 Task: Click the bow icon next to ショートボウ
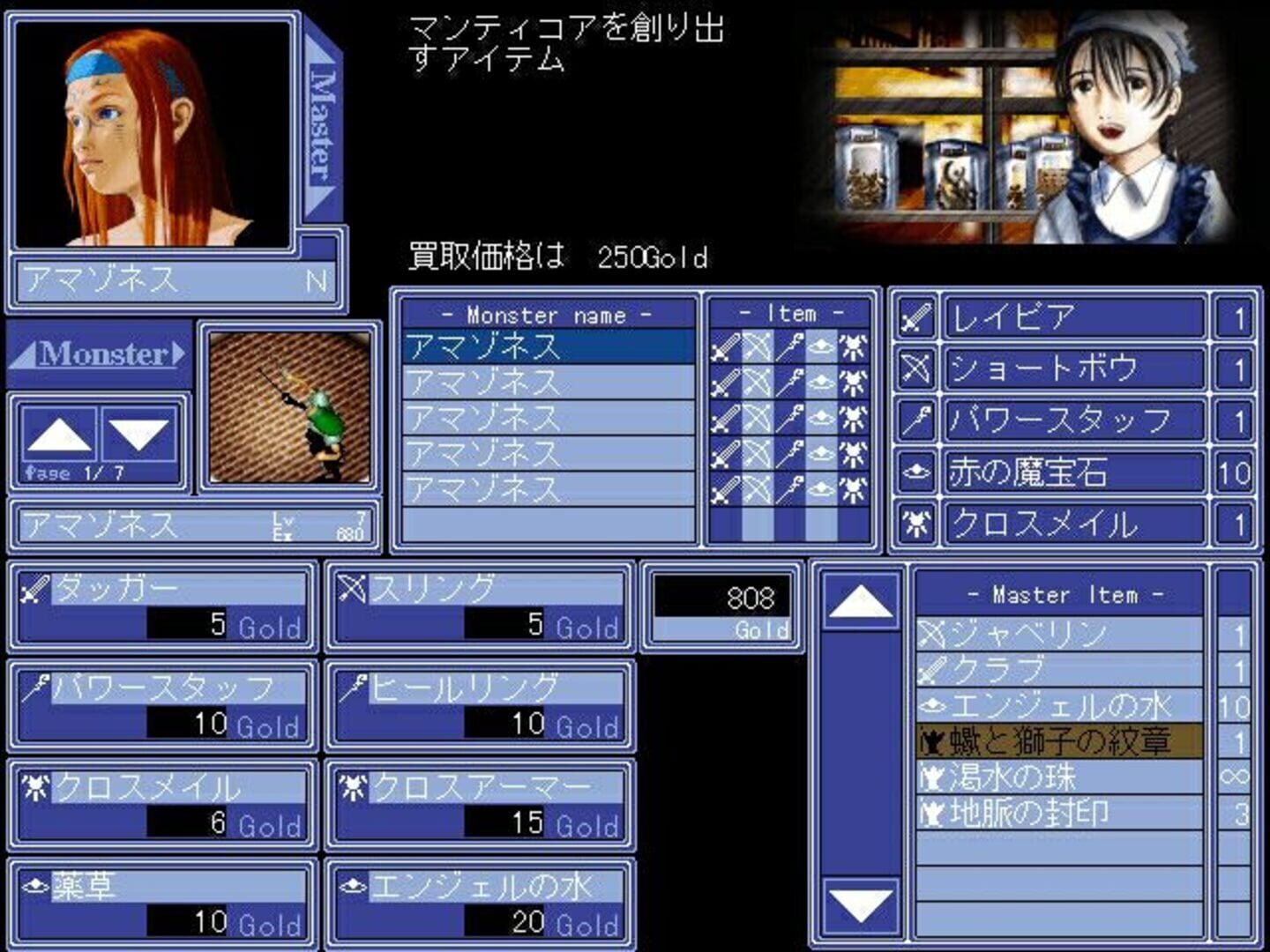pos(917,368)
